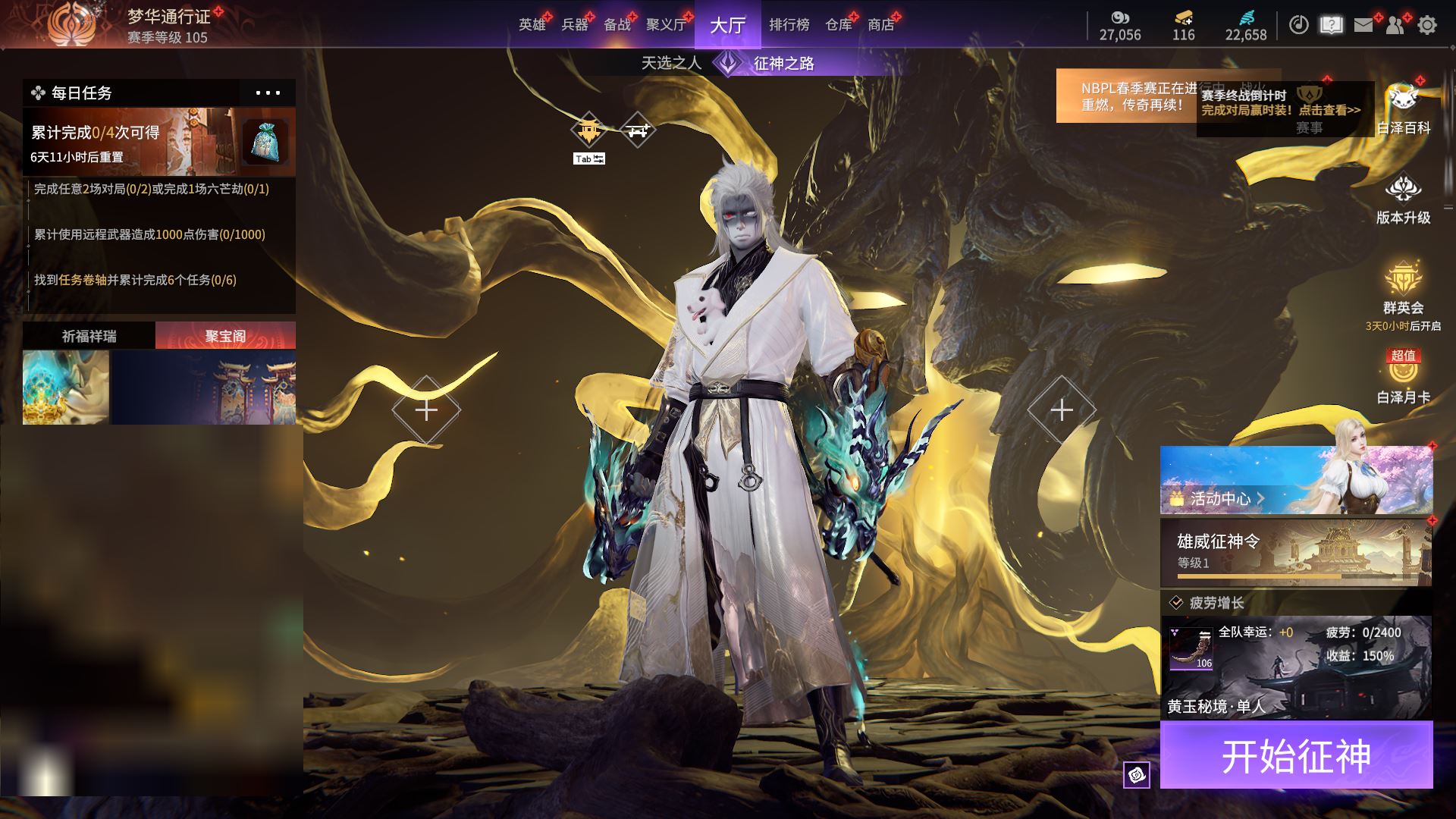Open the 排行榜 leaderboard

click(789, 25)
